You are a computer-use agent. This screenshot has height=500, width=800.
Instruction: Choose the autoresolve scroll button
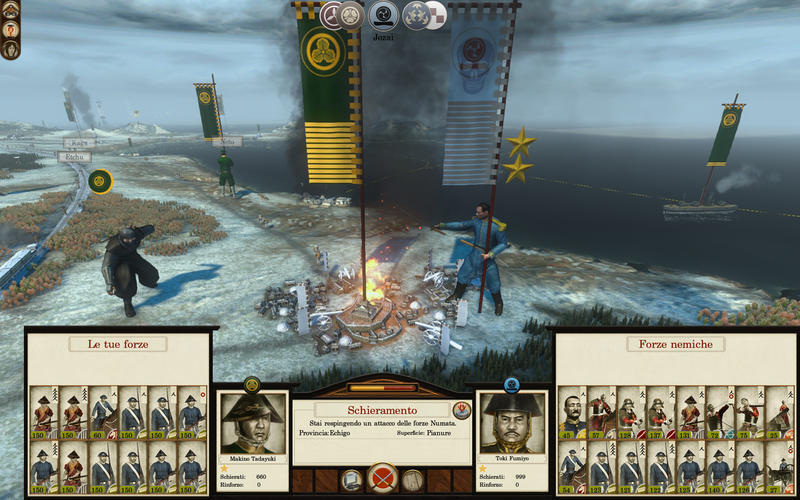pos(352,480)
